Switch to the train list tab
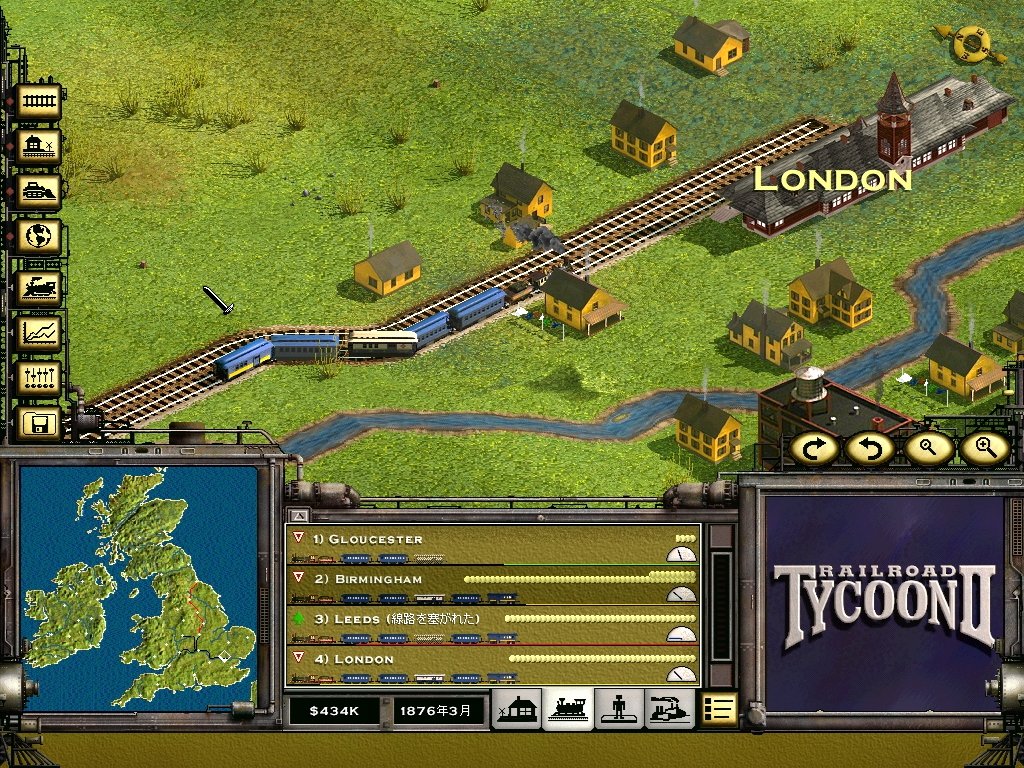1024x768 pixels. point(567,709)
